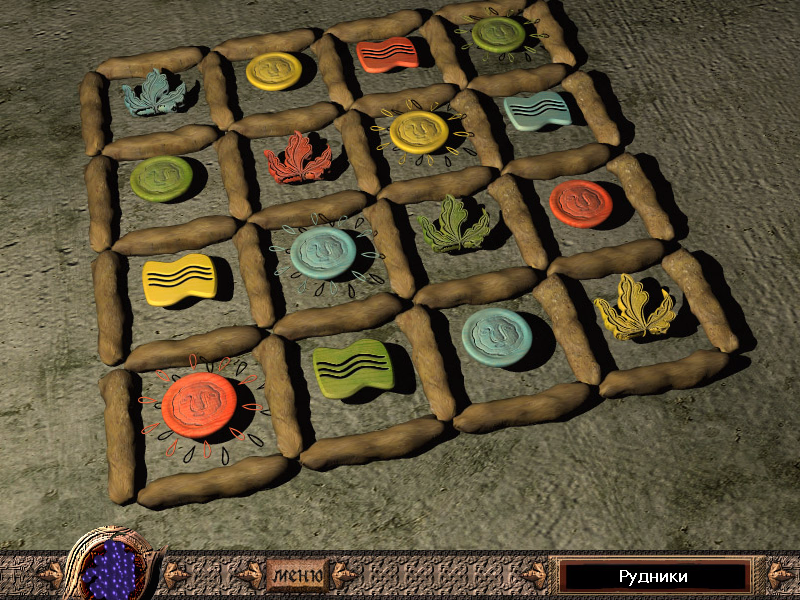Click the plain green coin tile
Image resolution: width=800 pixels, height=600 pixels.
click(x=161, y=177)
